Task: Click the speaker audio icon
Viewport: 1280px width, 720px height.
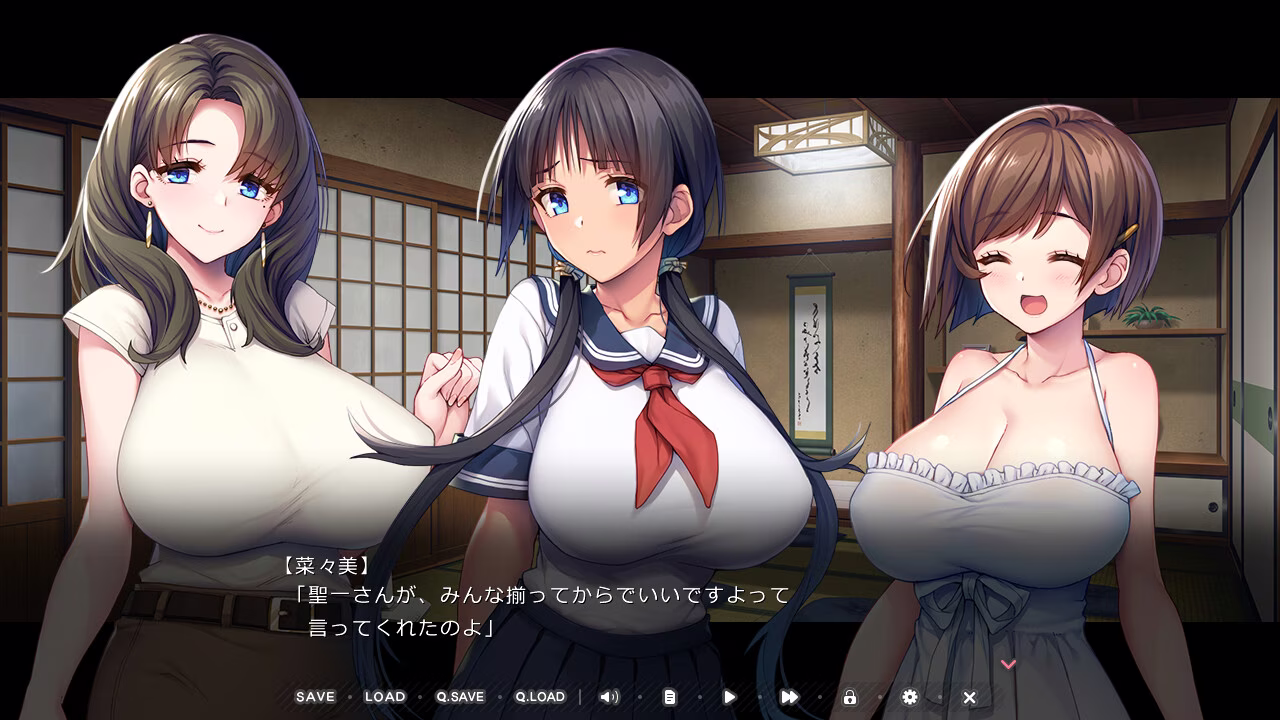Action: [x=611, y=697]
